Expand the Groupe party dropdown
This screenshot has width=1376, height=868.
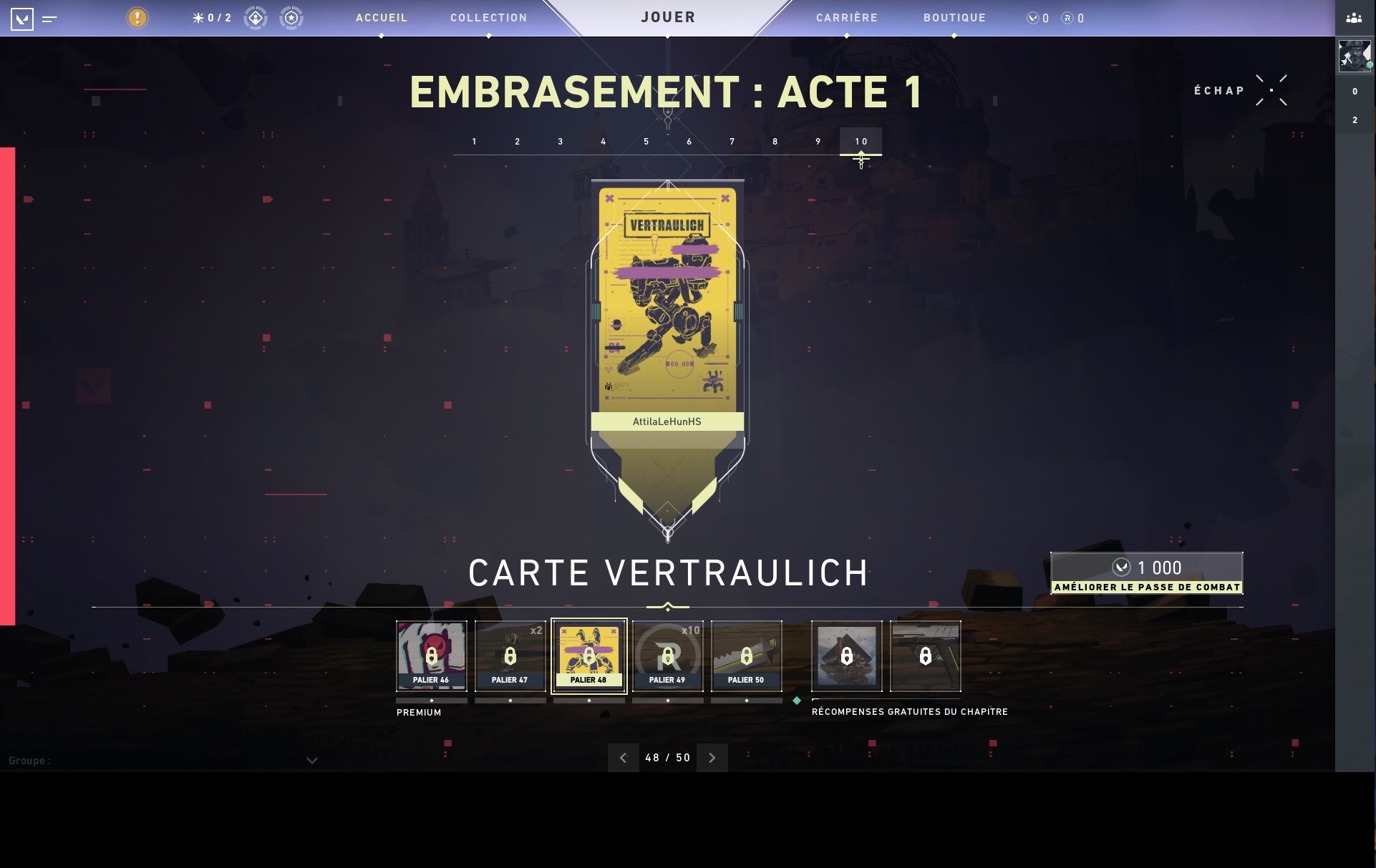pos(311,761)
